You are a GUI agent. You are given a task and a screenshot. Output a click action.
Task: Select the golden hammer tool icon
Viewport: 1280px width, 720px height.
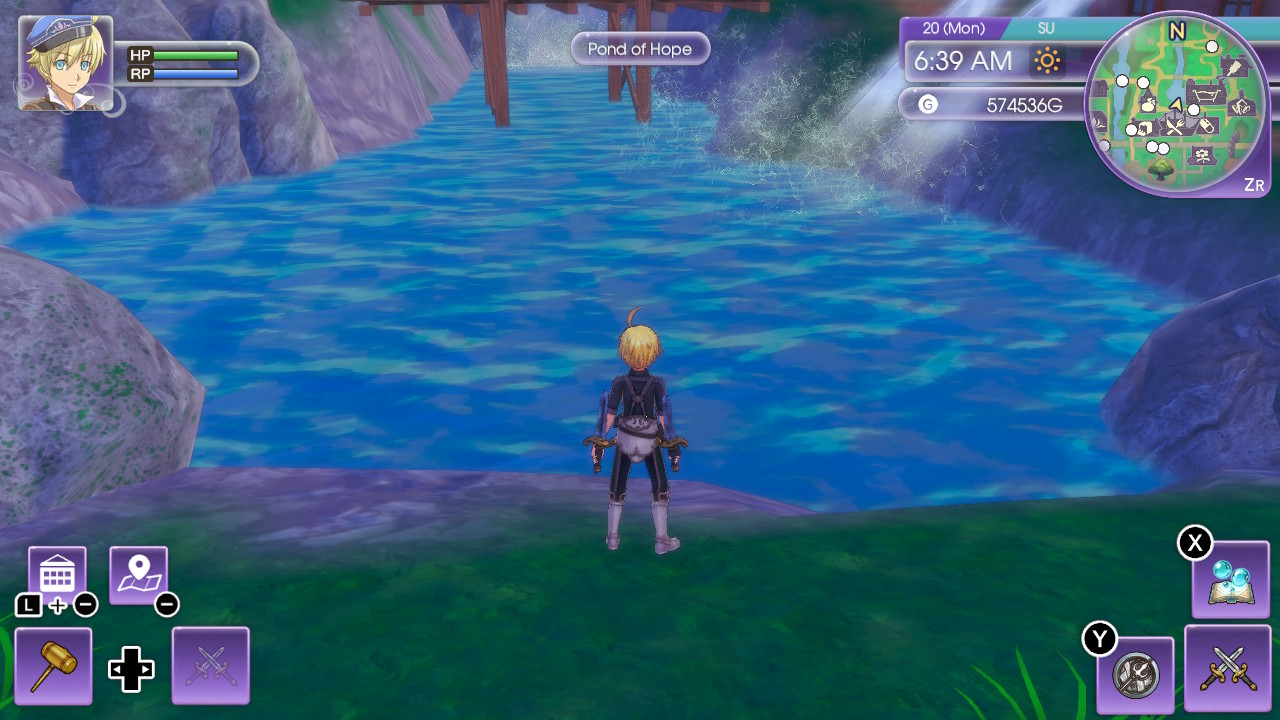pos(53,665)
